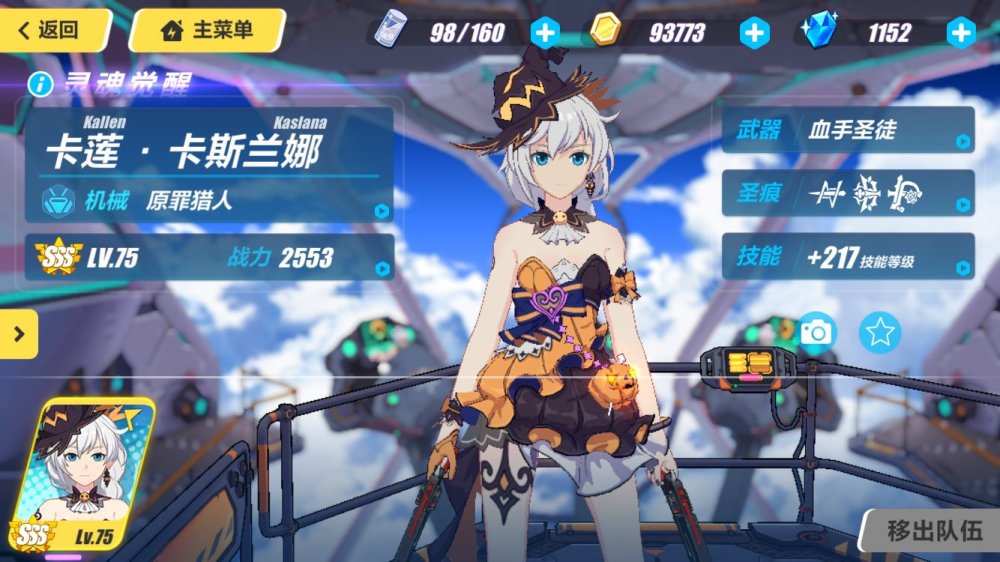Show the 灵魂觉醒 info icon
The width and height of the screenshot is (1000, 562).
coord(41,84)
